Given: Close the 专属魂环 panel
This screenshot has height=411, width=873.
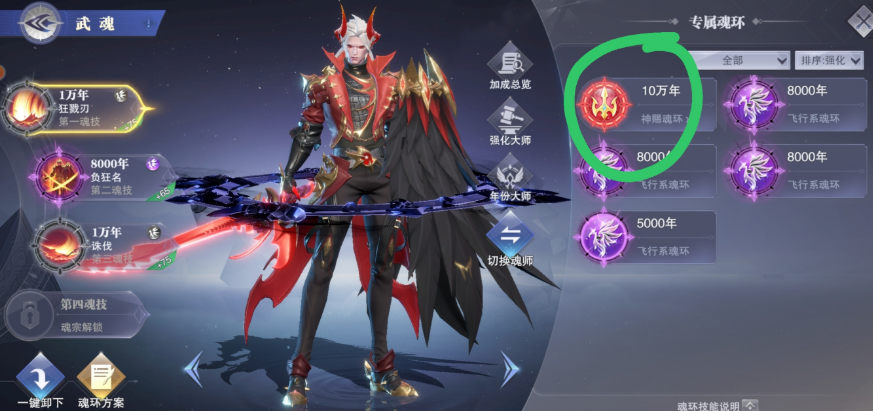Looking at the screenshot, I should [x=860, y=20].
